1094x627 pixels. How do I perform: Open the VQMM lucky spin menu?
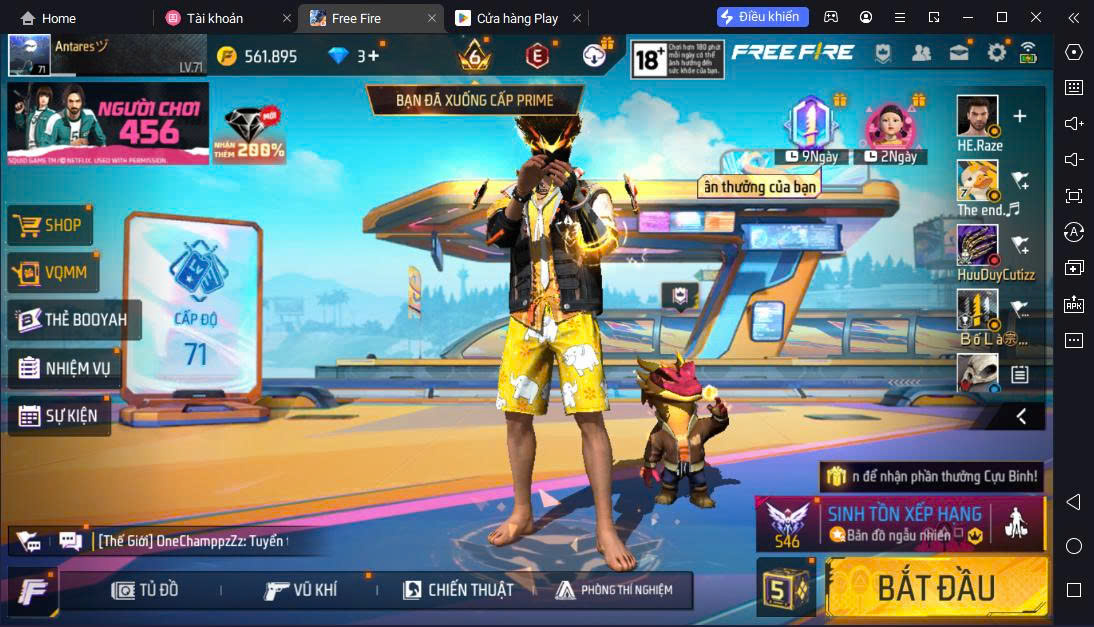click(x=53, y=272)
